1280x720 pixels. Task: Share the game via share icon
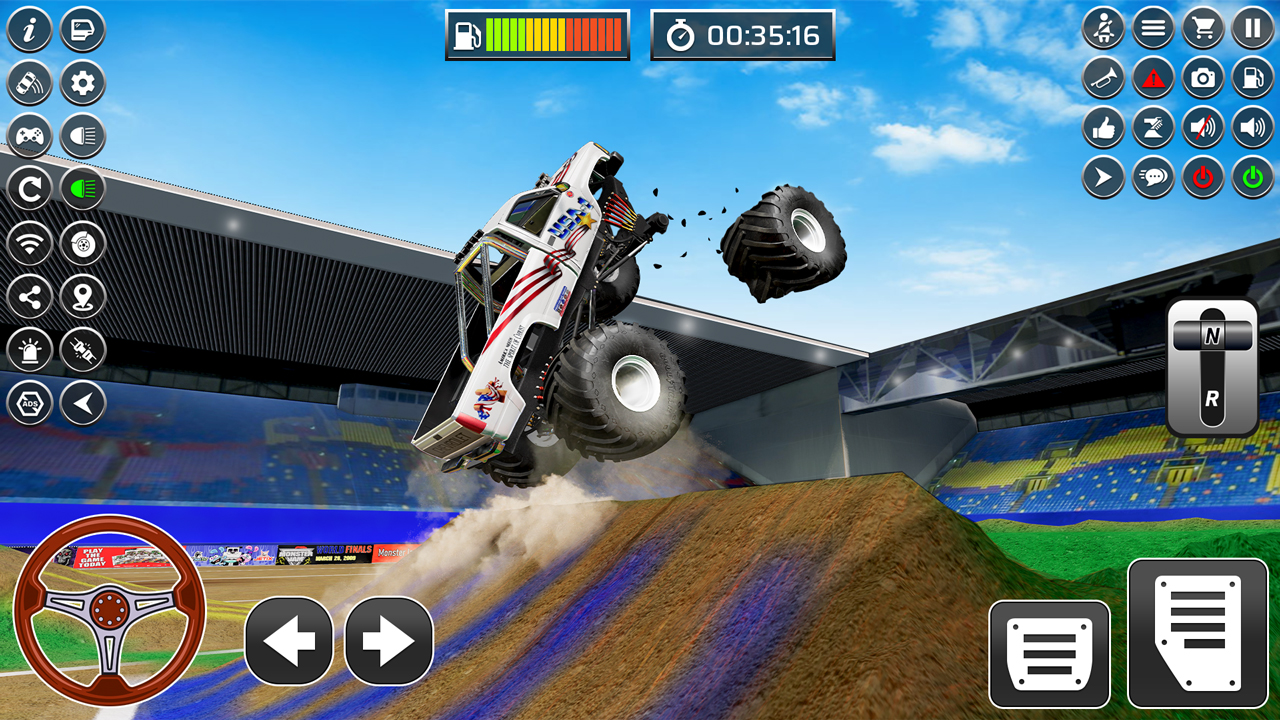[30, 296]
